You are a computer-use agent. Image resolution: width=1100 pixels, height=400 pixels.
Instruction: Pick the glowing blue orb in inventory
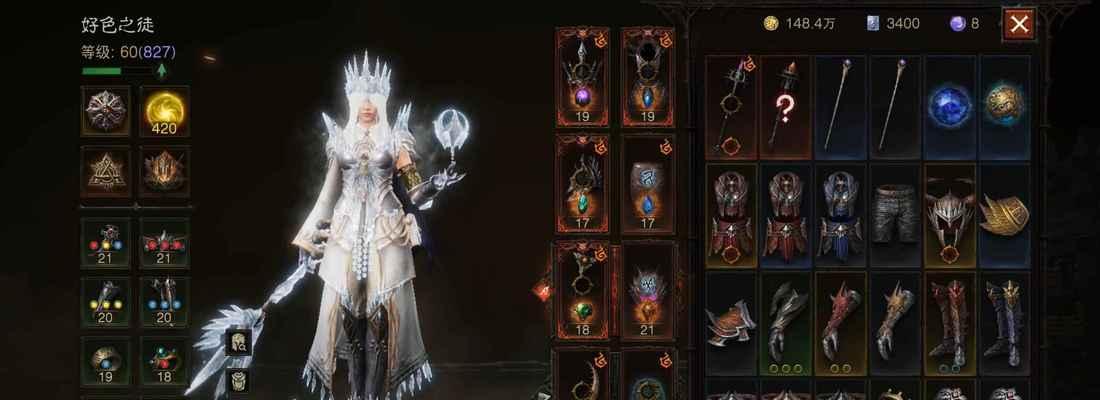point(949,107)
